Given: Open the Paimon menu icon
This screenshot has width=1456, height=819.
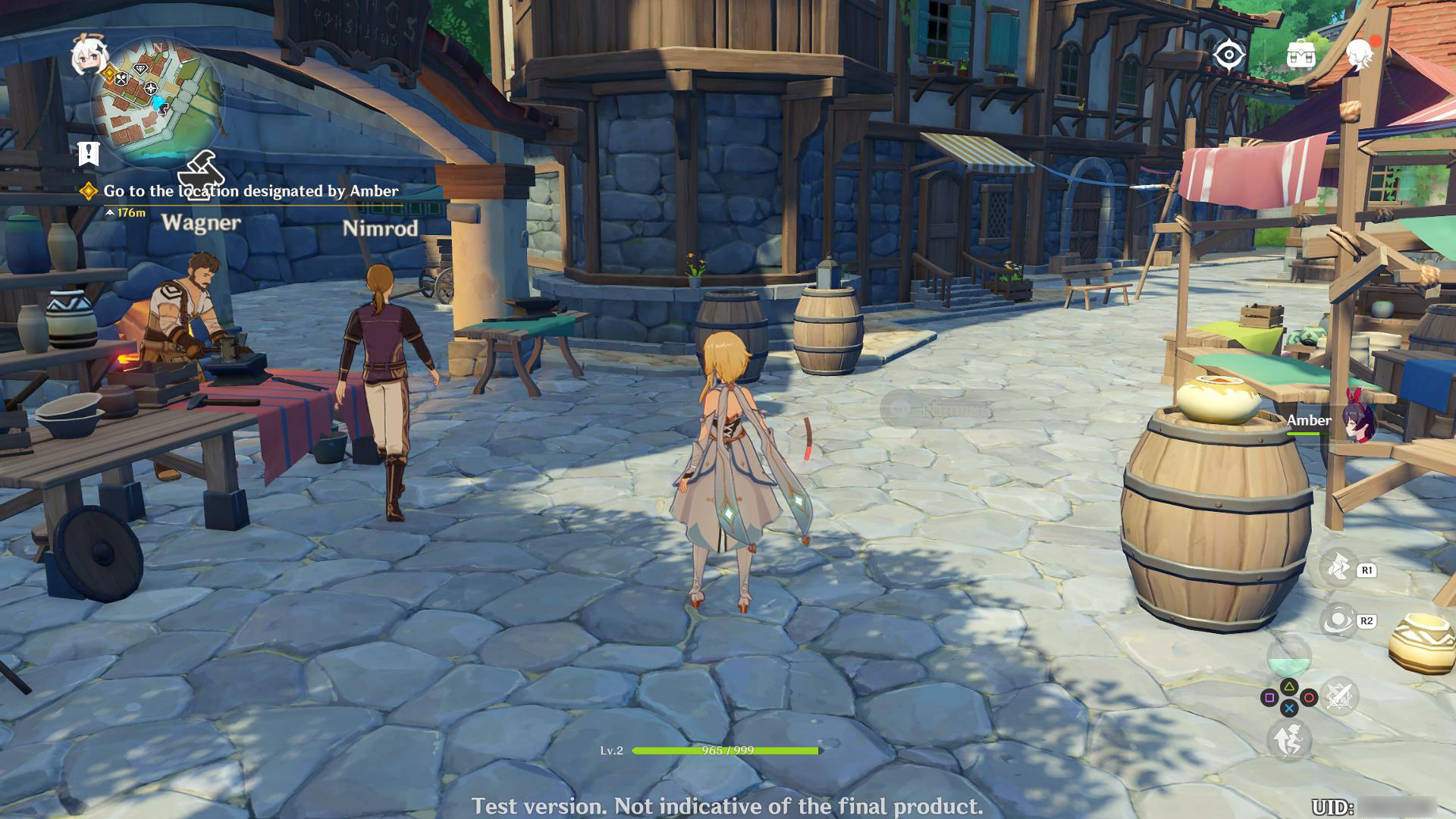Looking at the screenshot, I should [x=87, y=55].
